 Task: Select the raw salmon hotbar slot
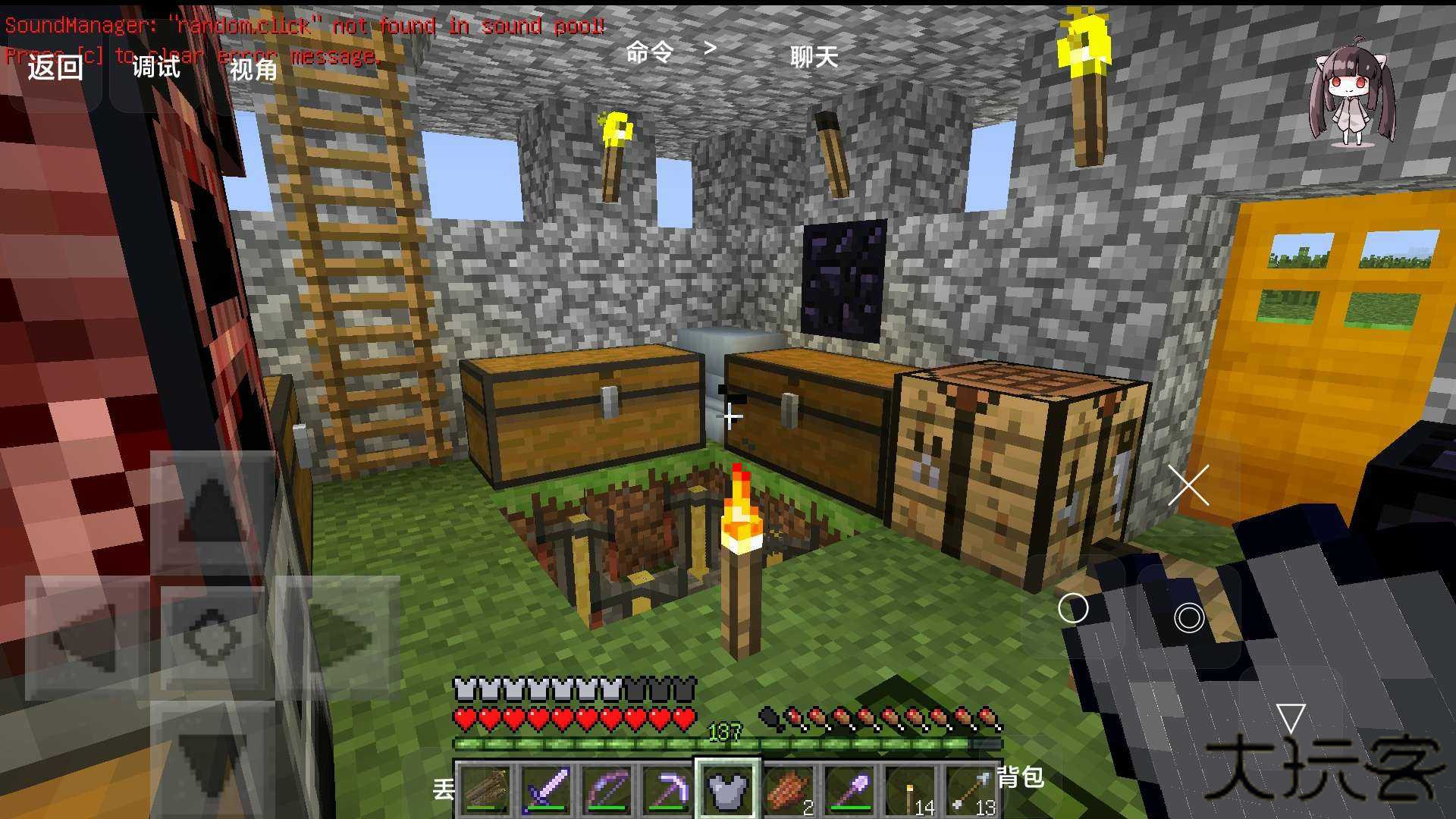(x=789, y=789)
